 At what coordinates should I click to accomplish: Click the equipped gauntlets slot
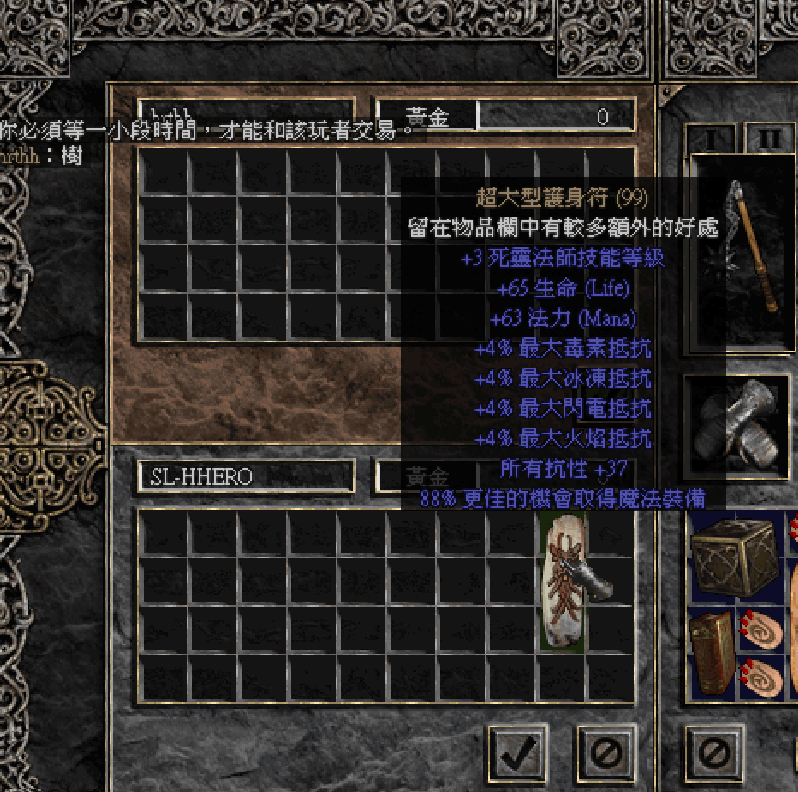click(736, 427)
